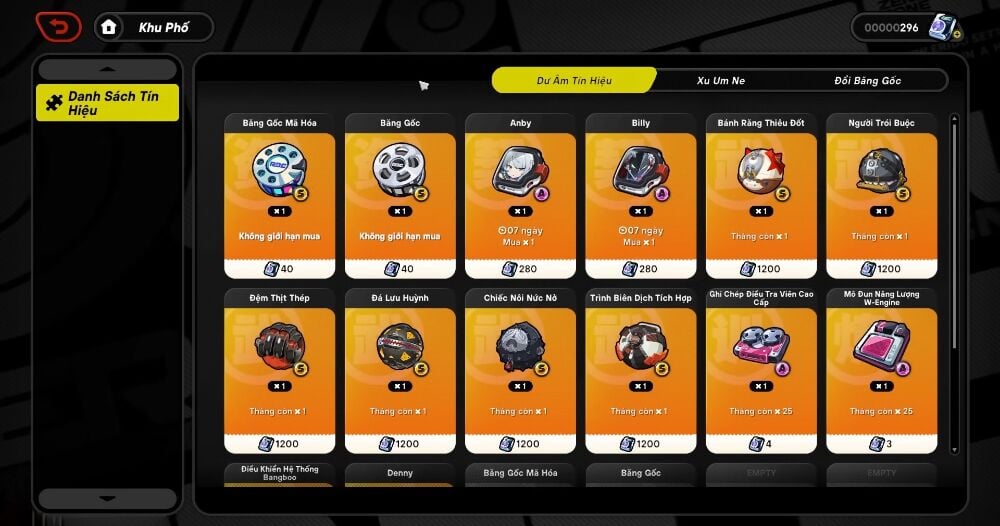1000x526 pixels.
Task: Switch to the Xu Um Ne tab
Action: click(720, 80)
